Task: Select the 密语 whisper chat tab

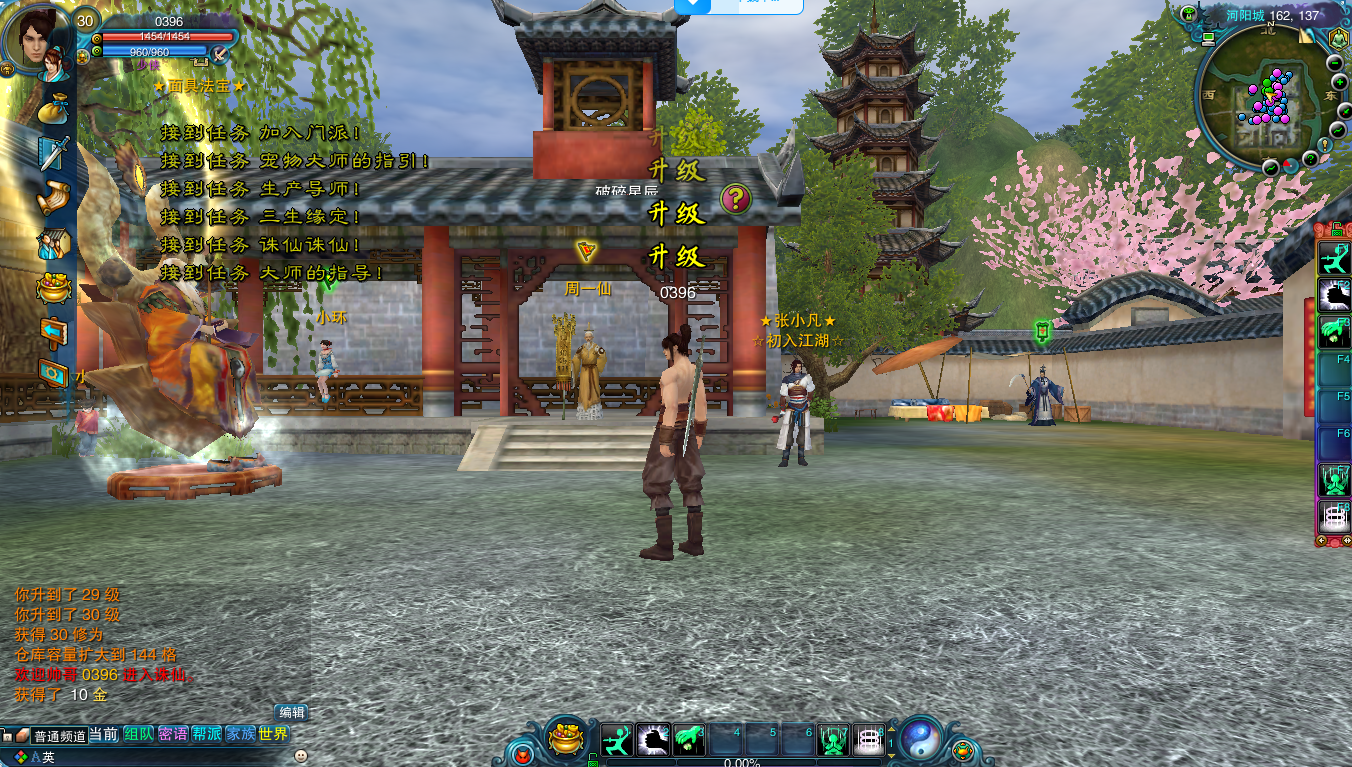Action: click(x=173, y=734)
